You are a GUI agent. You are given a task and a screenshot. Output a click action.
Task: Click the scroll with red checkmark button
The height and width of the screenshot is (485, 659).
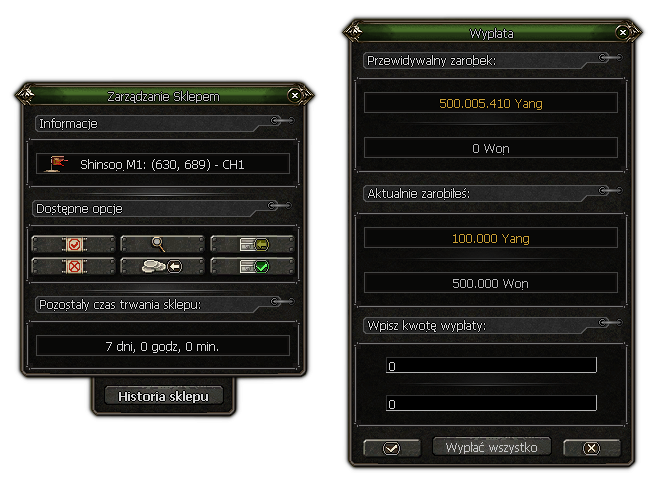(x=72, y=244)
